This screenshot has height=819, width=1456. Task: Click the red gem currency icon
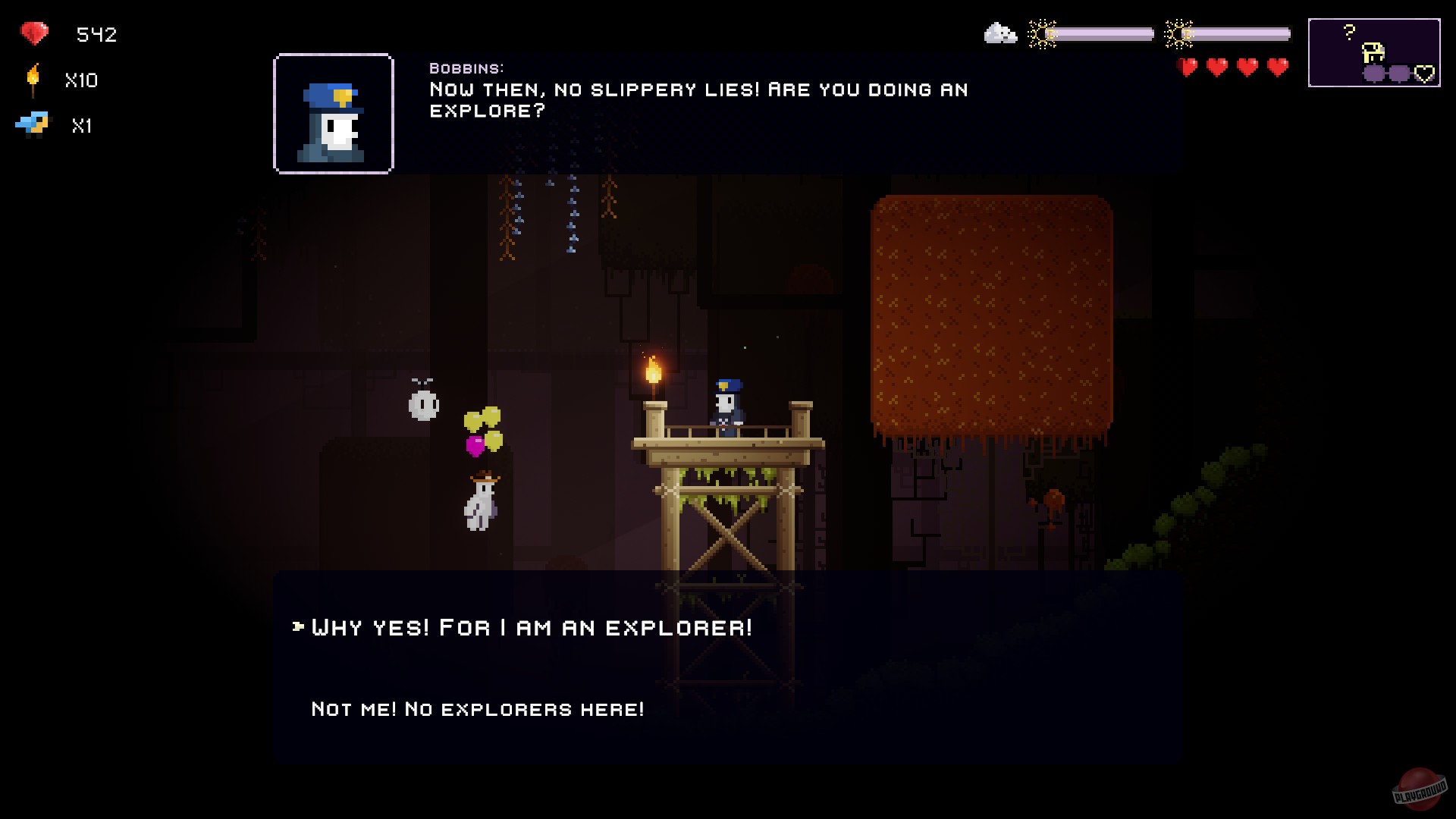tap(33, 33)
